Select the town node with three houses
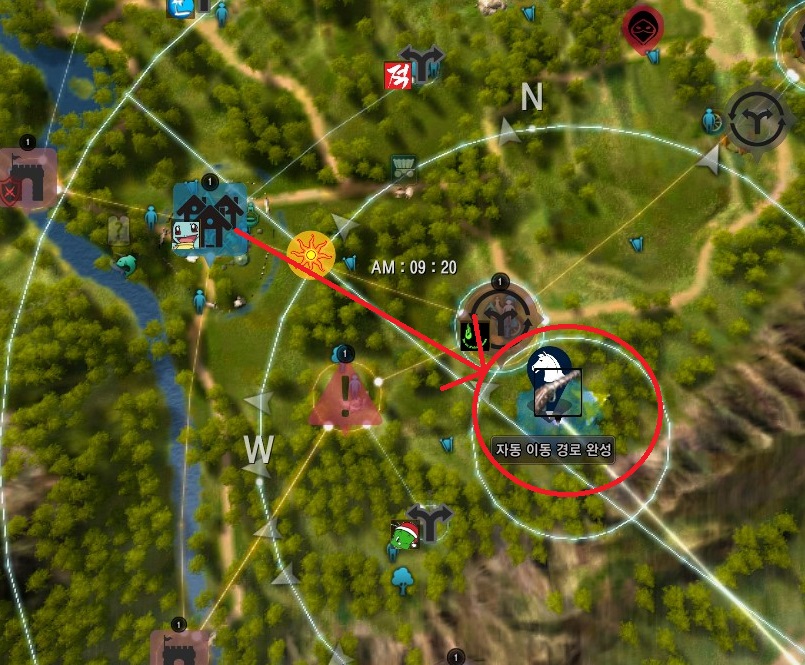Screen dimensions: 805x665 click(209, 216)
